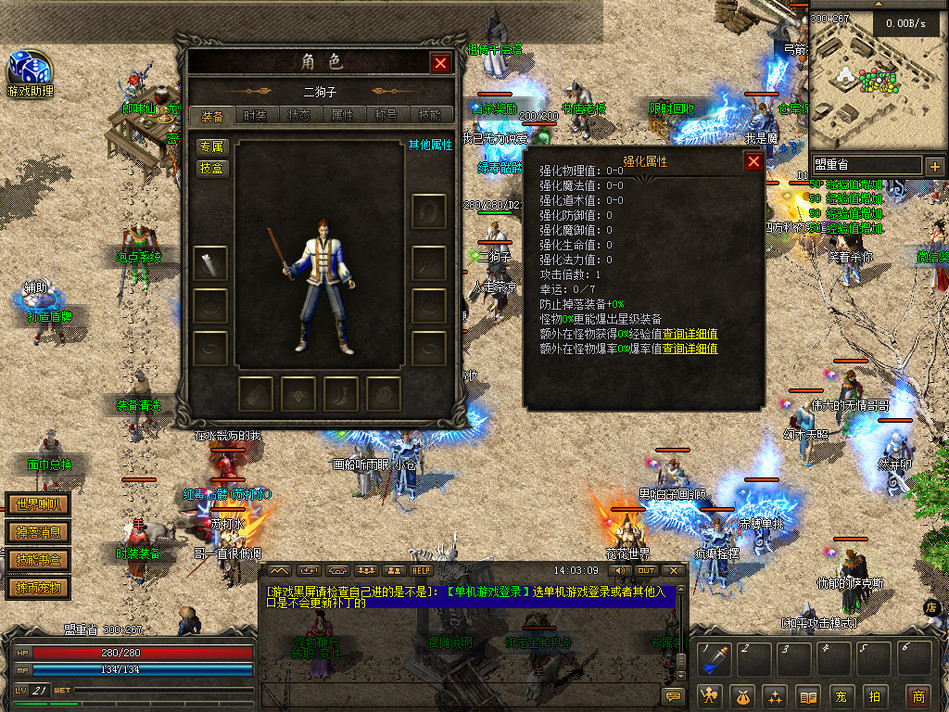Viewport: 949px width, 712px height.
Task: Switch to the 技能 tab
Action: 429,115
